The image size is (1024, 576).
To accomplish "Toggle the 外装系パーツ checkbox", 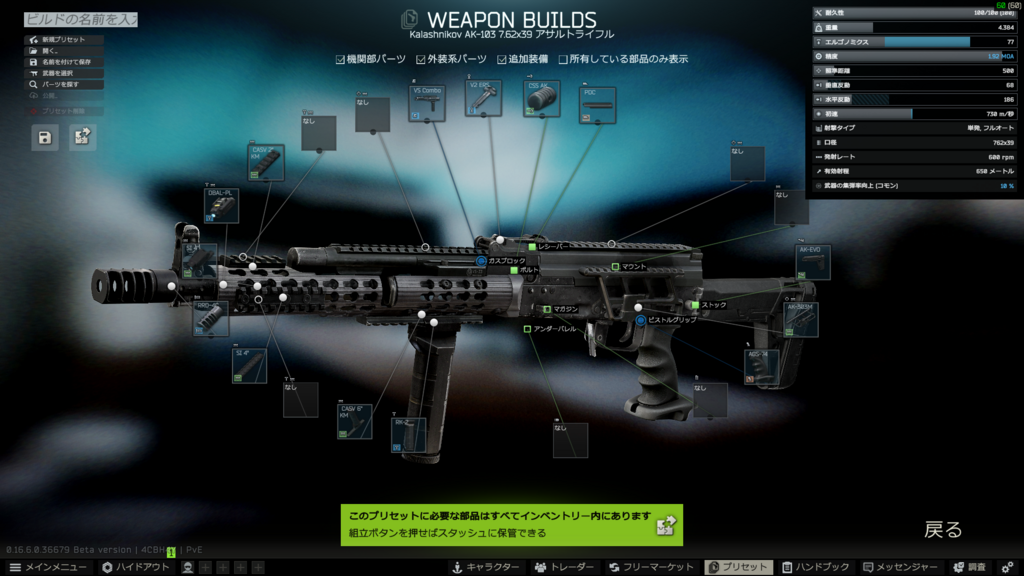I will click(x=422, y=59).
